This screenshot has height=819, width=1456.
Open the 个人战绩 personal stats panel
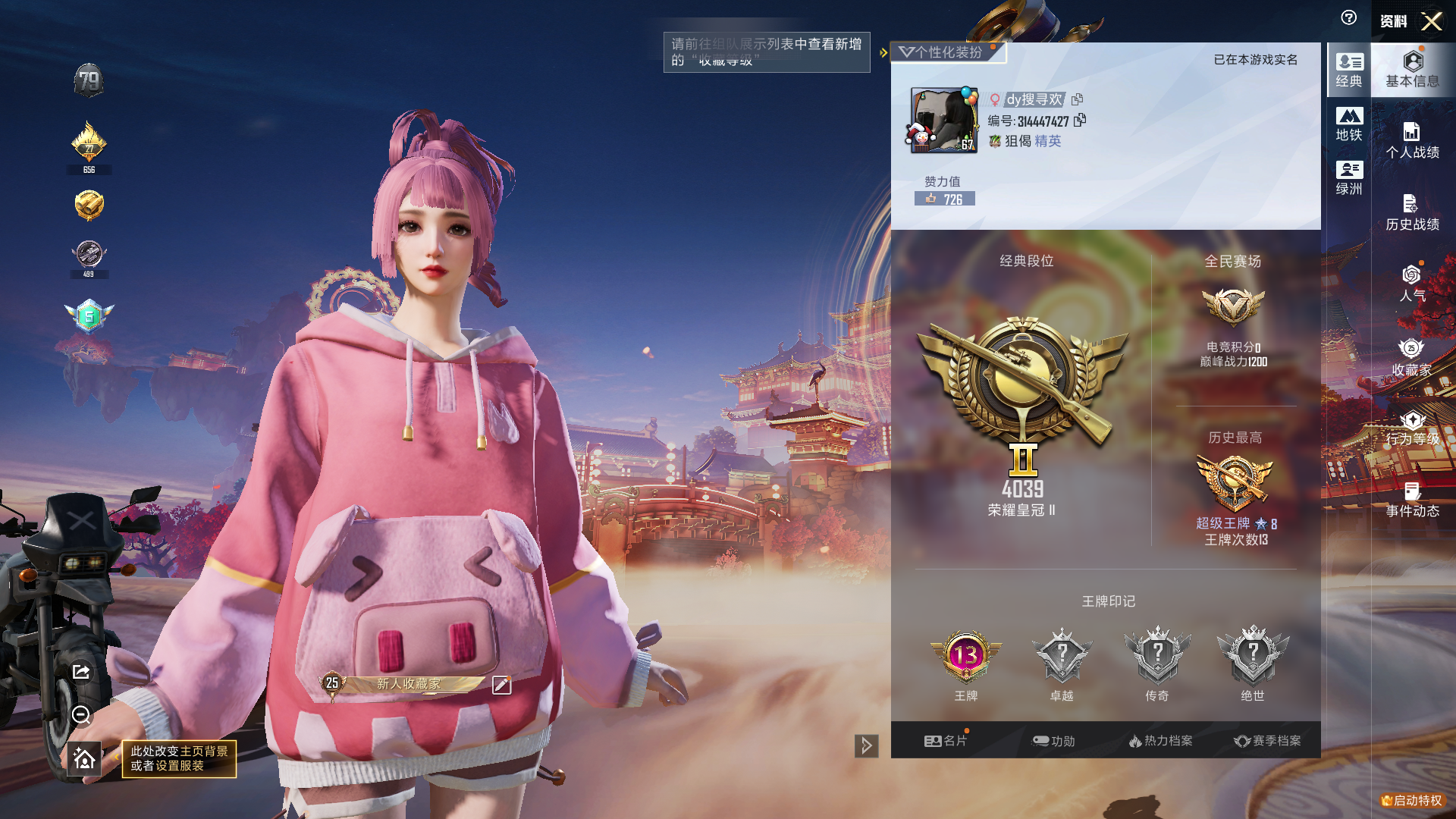[1412, 140]
